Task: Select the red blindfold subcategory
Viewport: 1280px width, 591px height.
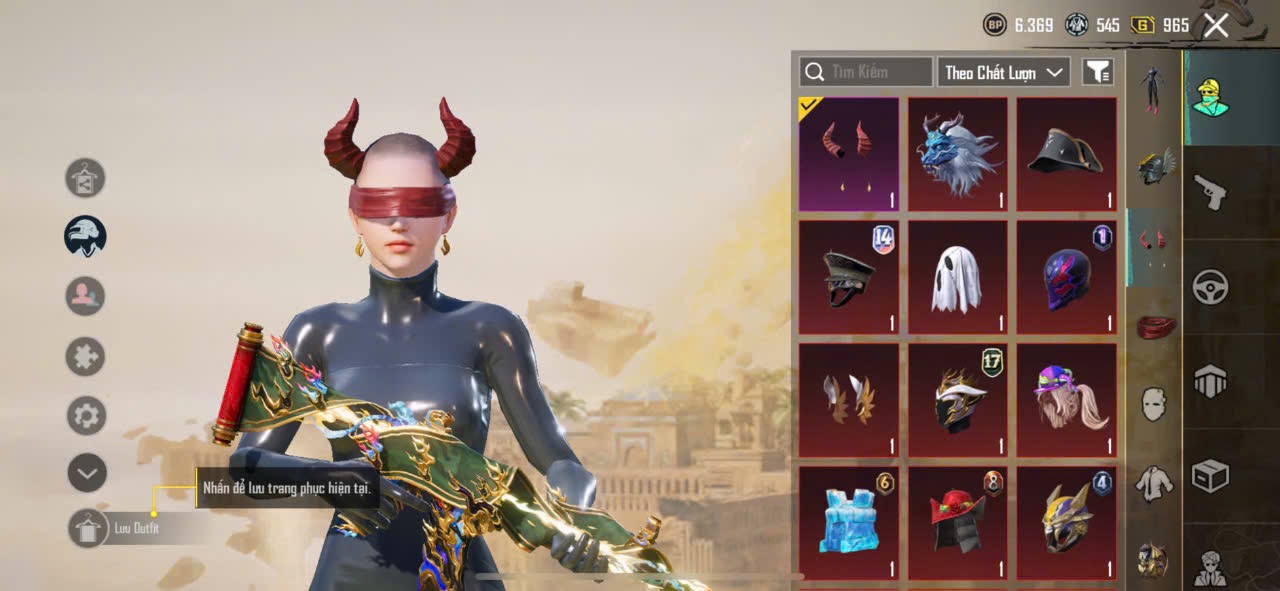Action: tap(1154, 326)
